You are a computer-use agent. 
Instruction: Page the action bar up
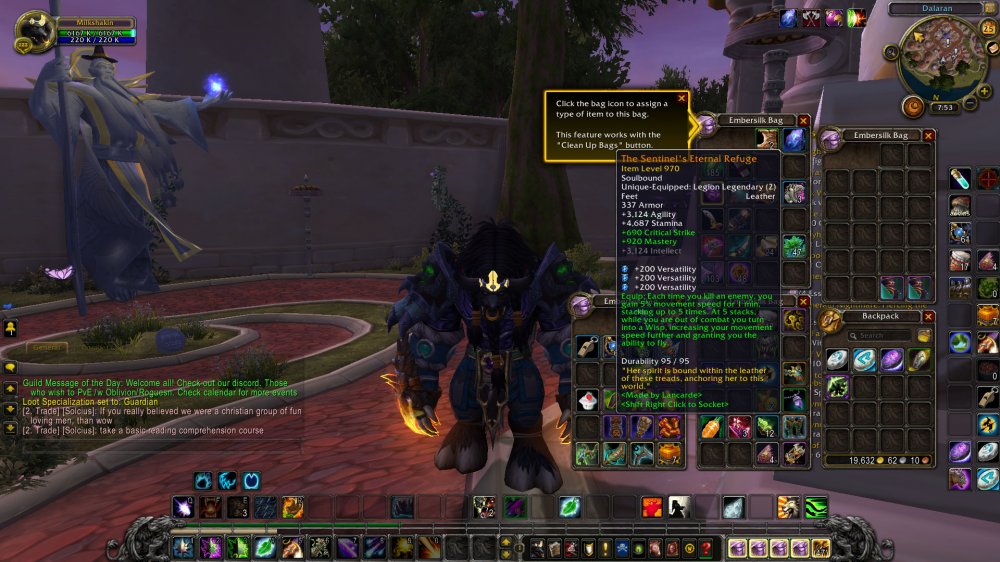[x=506, y=541]
